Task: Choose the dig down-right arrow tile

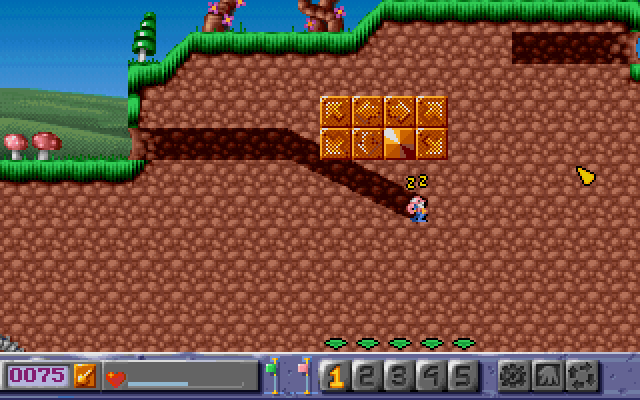Action: 431,143
